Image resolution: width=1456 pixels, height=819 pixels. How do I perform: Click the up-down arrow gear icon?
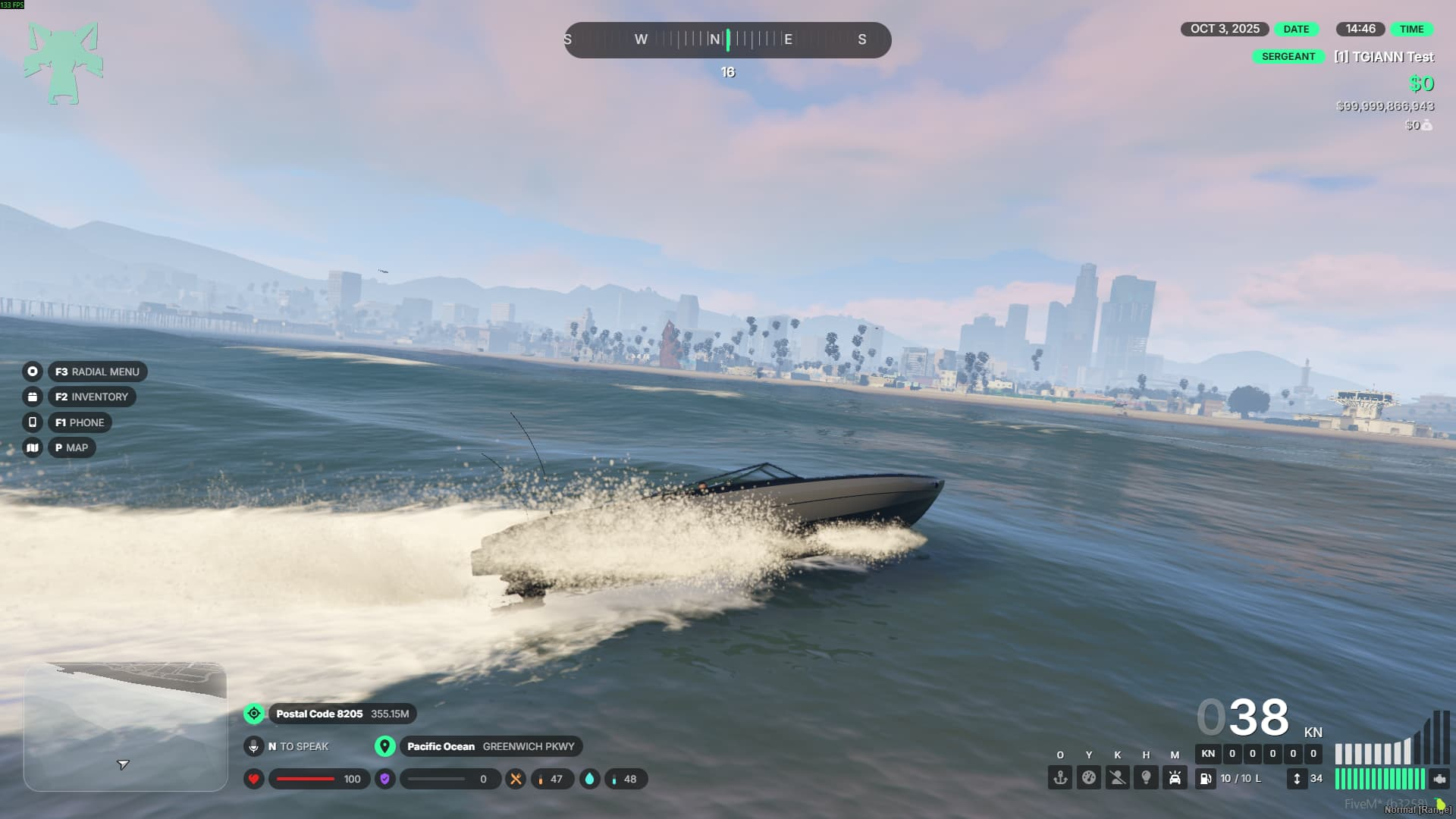(x=1297, y=779)
